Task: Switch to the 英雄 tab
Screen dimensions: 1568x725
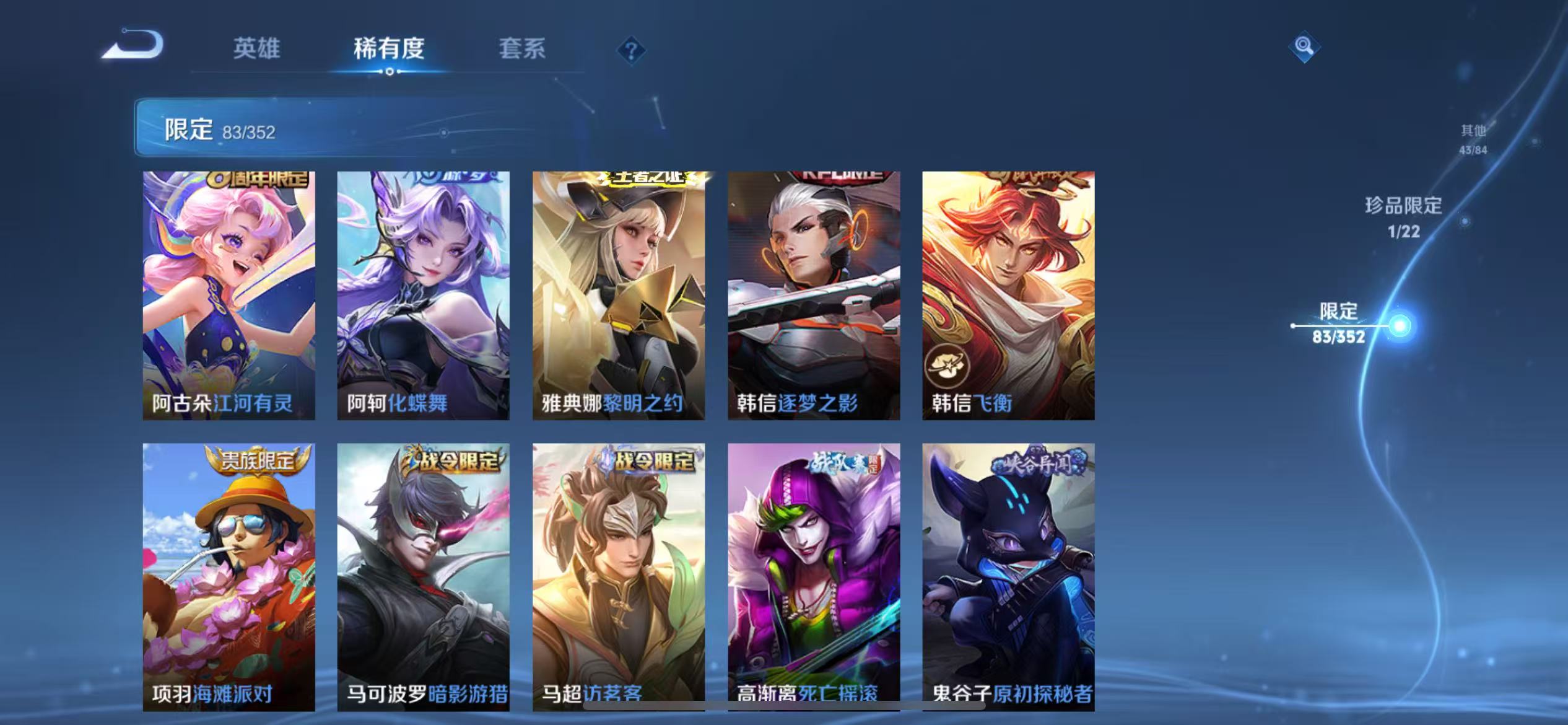Action: tap(257, 50)
